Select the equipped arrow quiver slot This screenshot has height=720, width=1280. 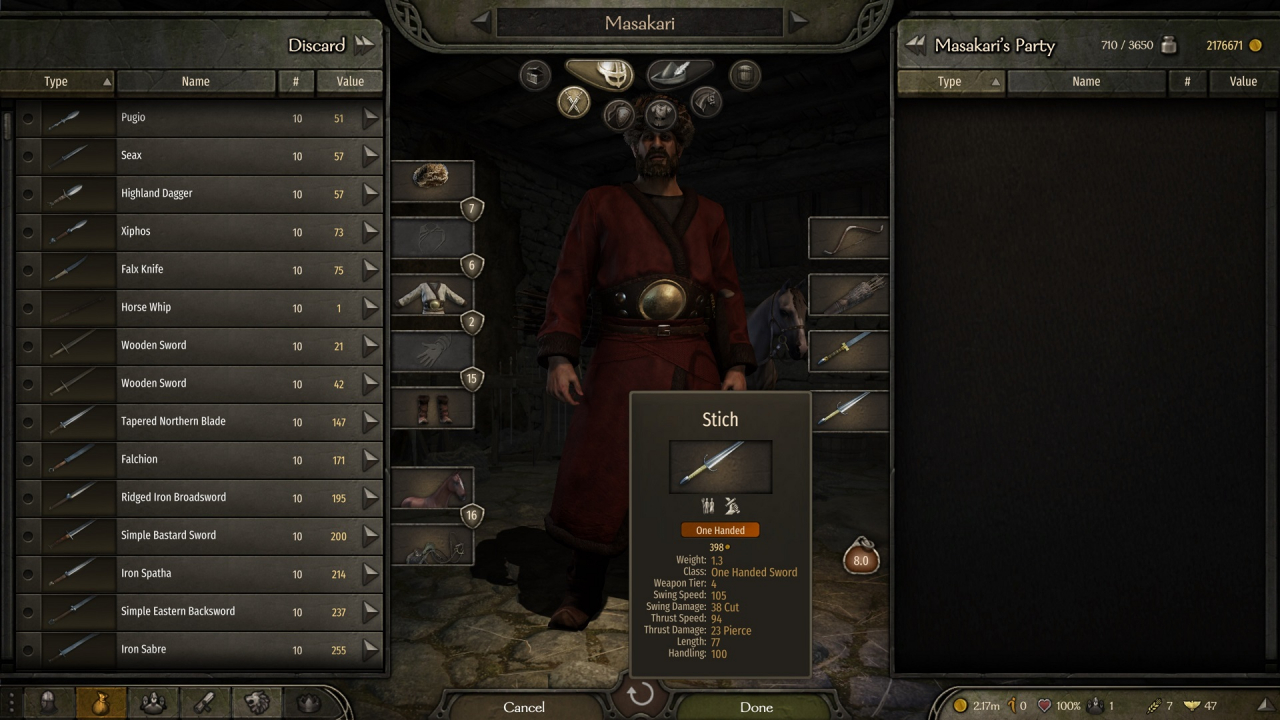(848, 295)
